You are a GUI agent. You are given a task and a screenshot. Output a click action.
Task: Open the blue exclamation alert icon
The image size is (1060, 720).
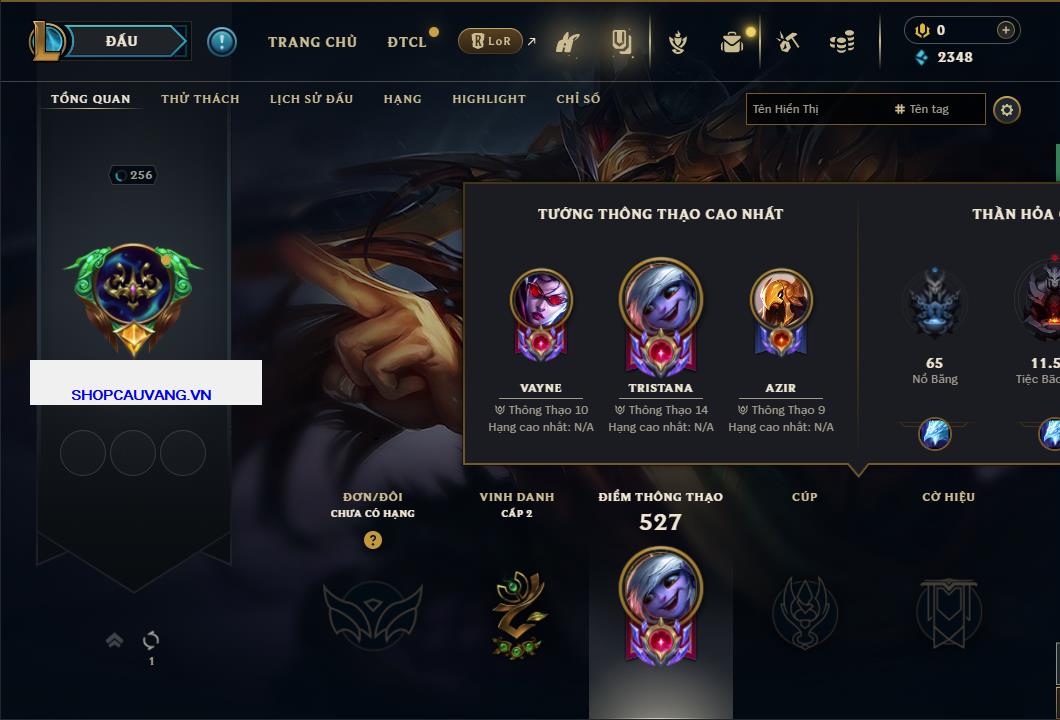point(222,42)
